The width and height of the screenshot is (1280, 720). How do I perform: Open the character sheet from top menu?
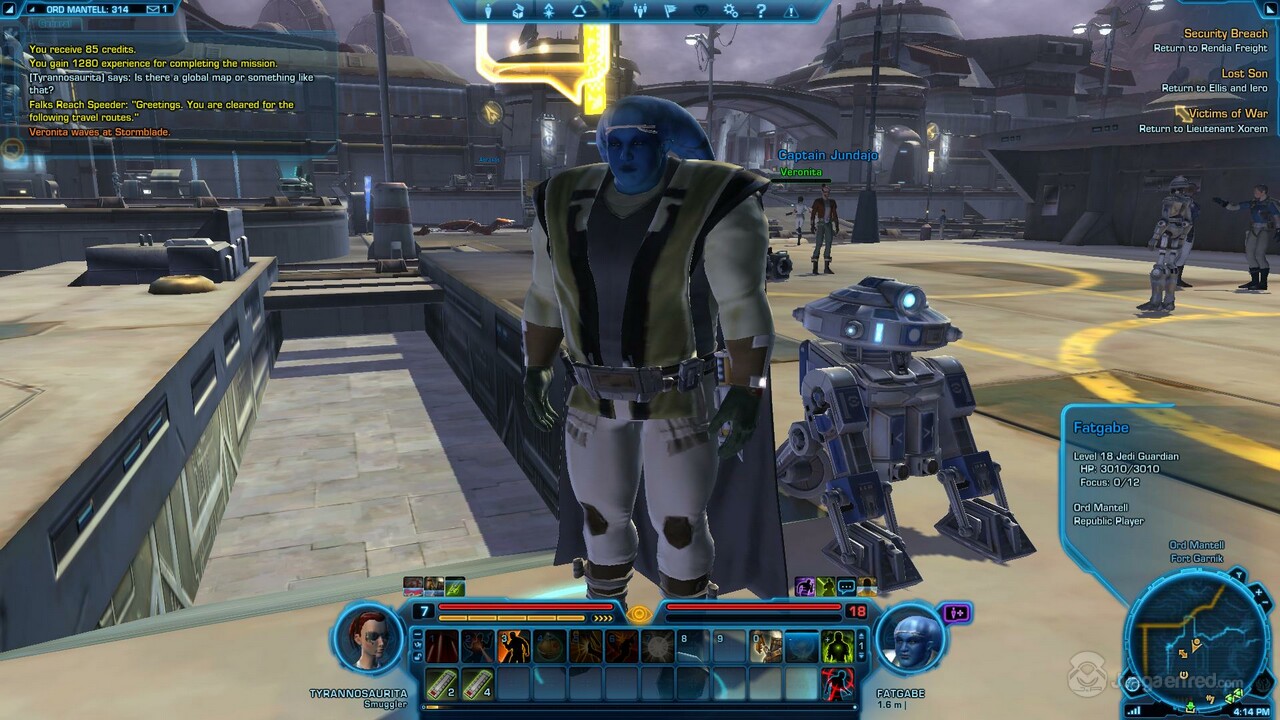[x=489, y=11]
